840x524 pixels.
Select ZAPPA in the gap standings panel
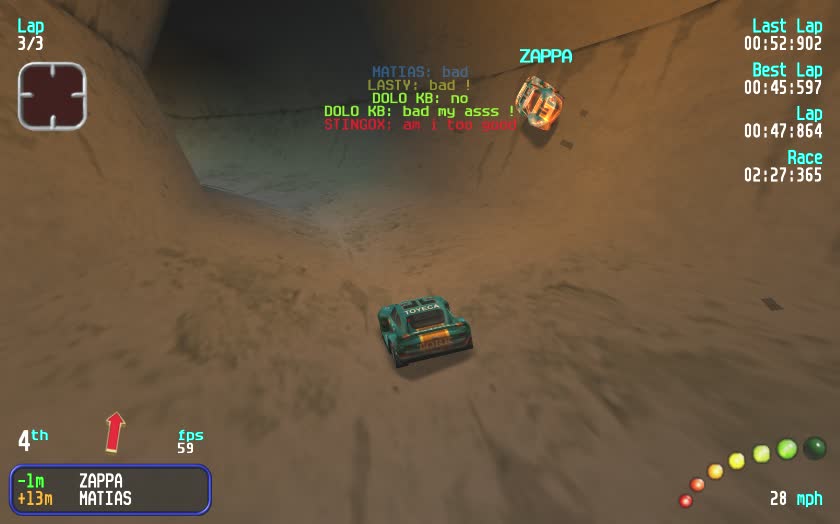(100, 481)
